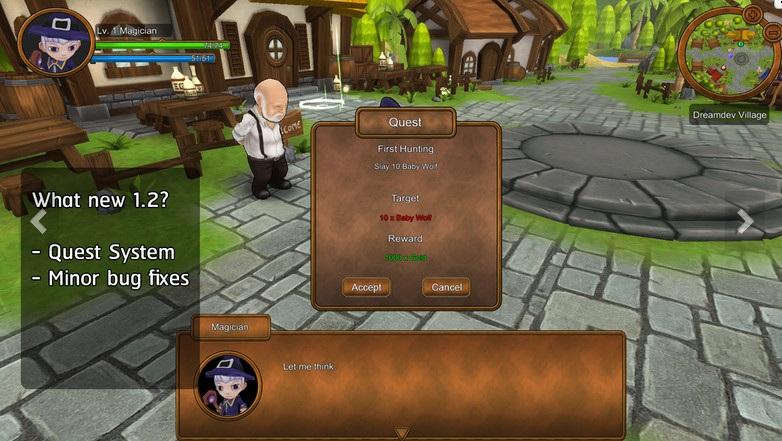Go to the previous screenshot with left arrow
The width and height of the screenshot is (782, 441).
(x=38, y=221)
